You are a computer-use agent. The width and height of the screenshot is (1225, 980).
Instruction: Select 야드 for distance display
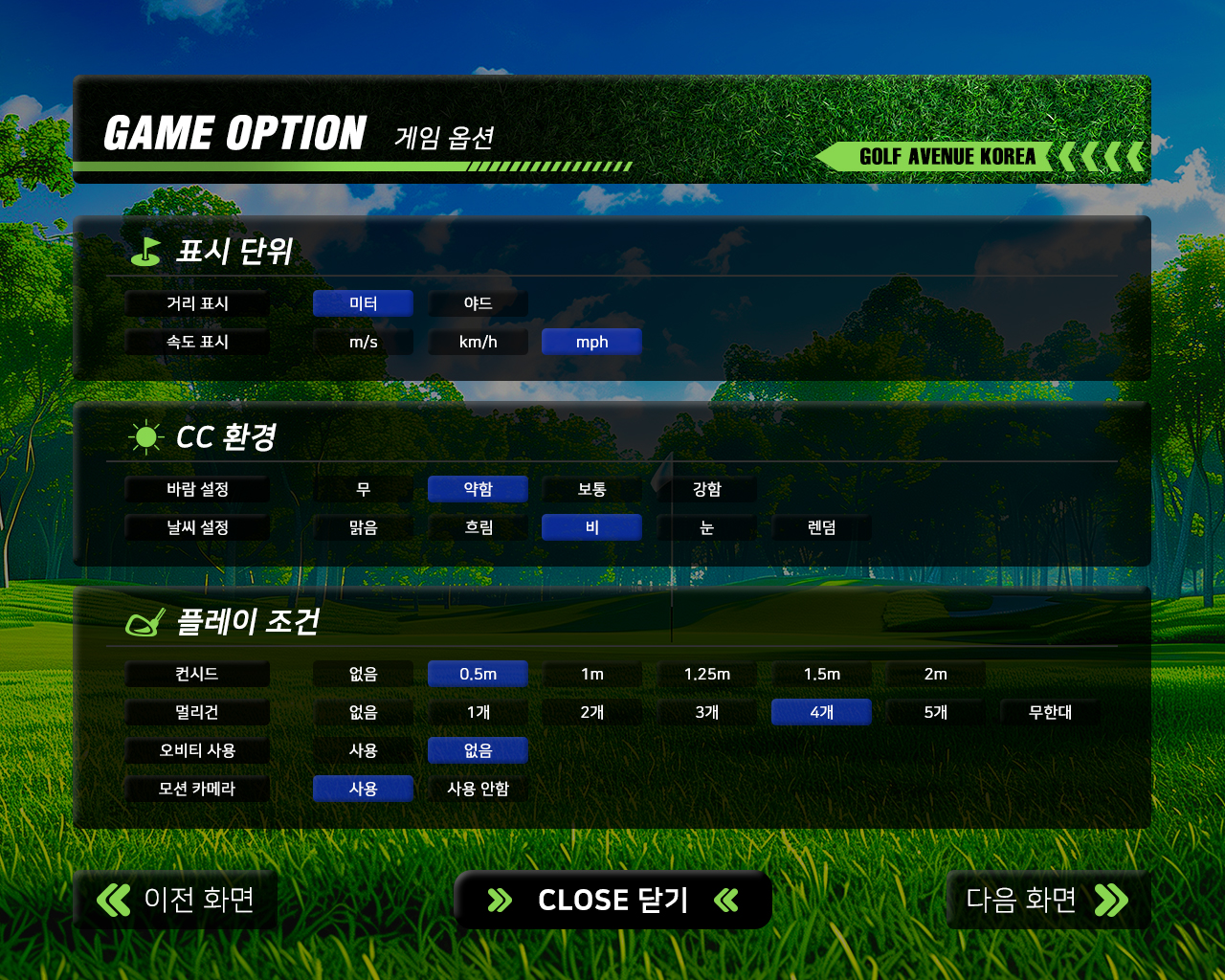point(478,303)
